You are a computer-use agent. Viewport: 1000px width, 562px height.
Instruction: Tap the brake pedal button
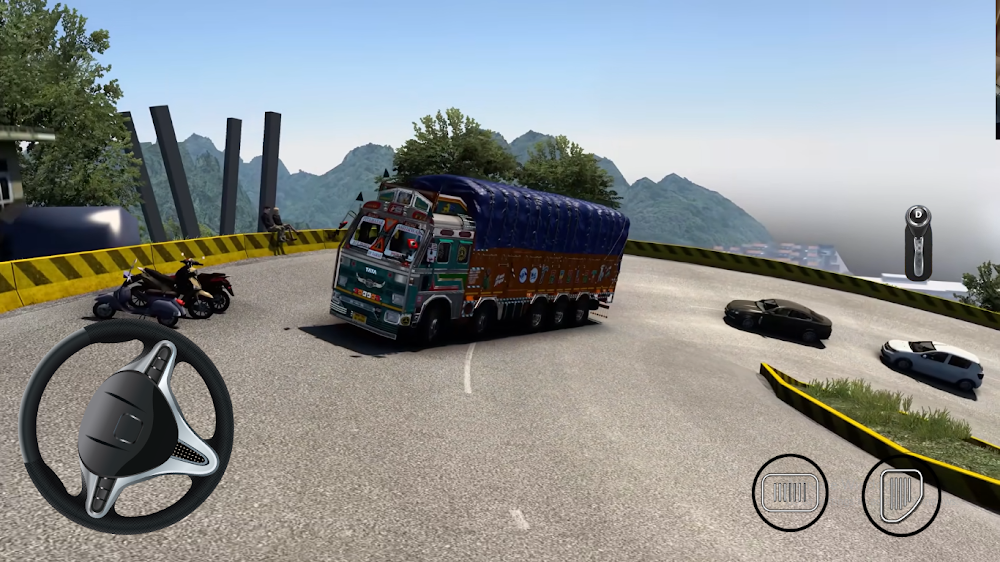[x=790, y=492]
